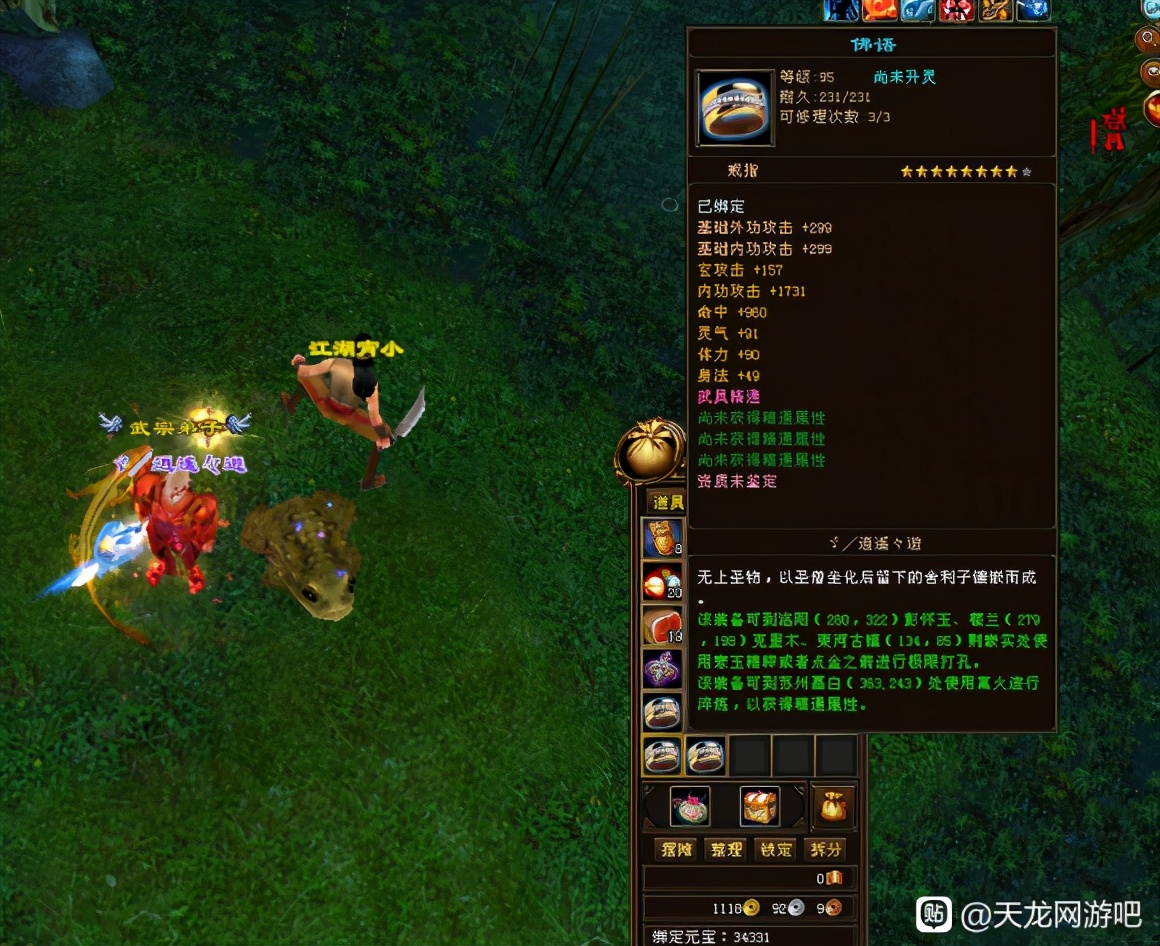The image size is (1160, 946).
Task: Select the golden armor item with count 8
Action: click(x=662, y=537)
